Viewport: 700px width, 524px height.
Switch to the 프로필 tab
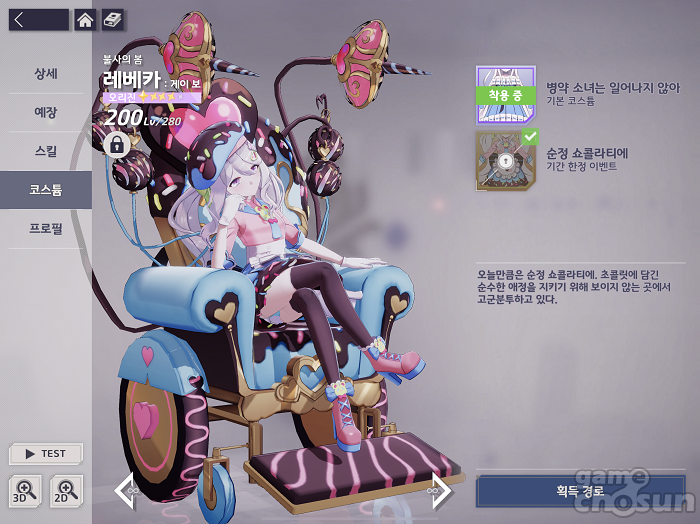click(46, 229)
